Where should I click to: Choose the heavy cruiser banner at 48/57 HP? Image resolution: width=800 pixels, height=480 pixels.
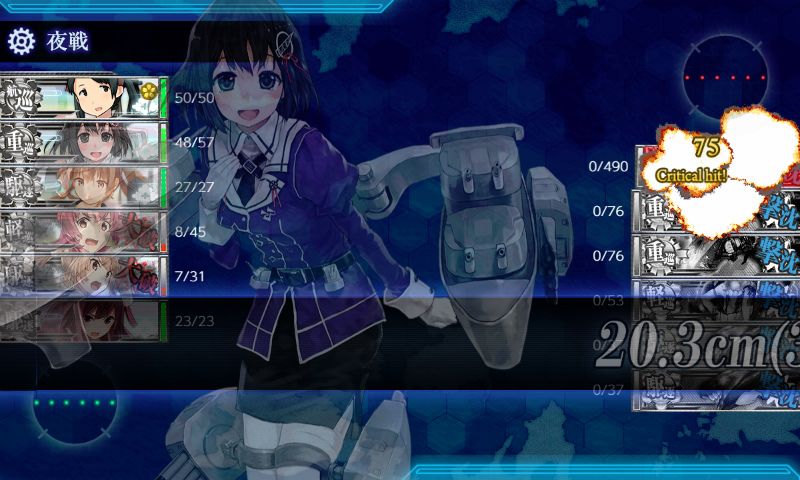tap(82, 142)
